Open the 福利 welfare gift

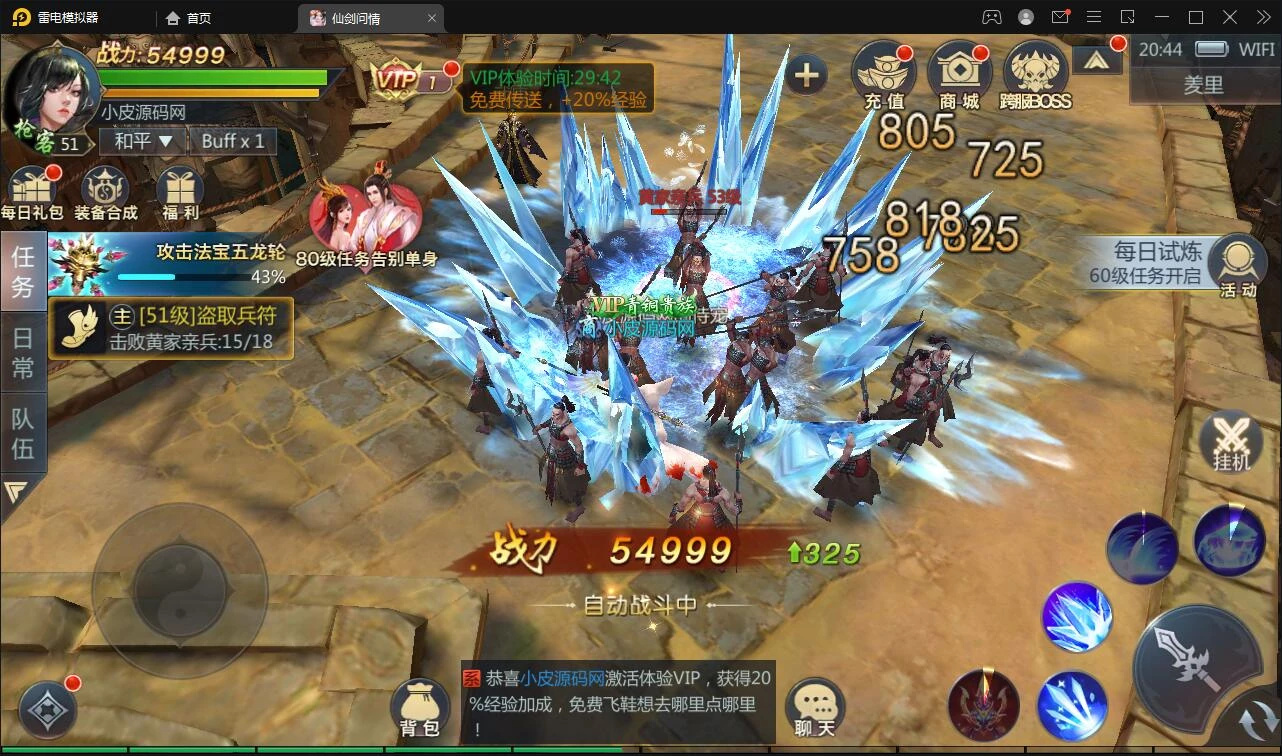pyautogui.click(x=179, y=192)
